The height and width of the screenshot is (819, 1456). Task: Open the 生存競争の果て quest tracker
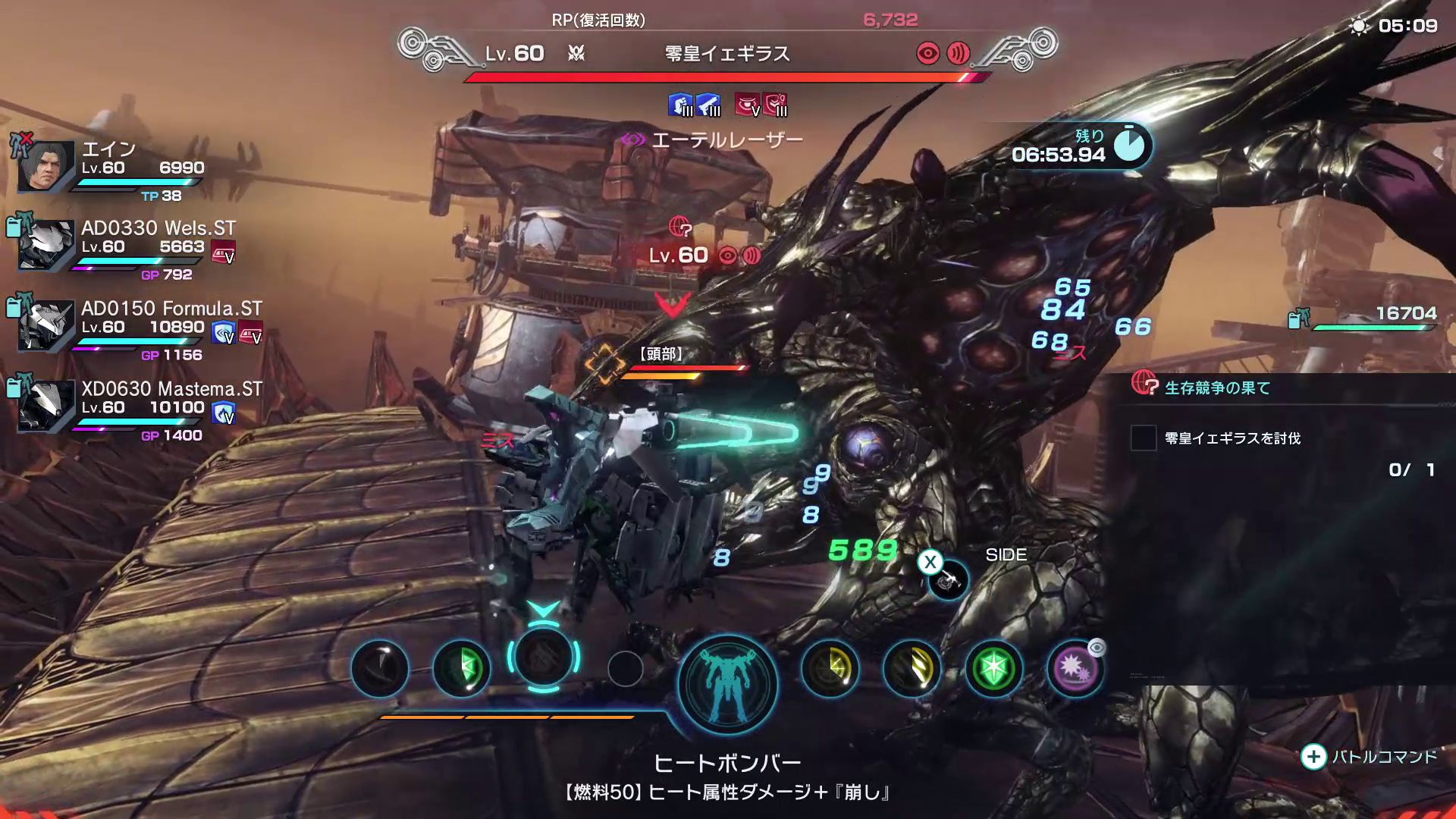pyautogui.click(x=1216, y=388)
